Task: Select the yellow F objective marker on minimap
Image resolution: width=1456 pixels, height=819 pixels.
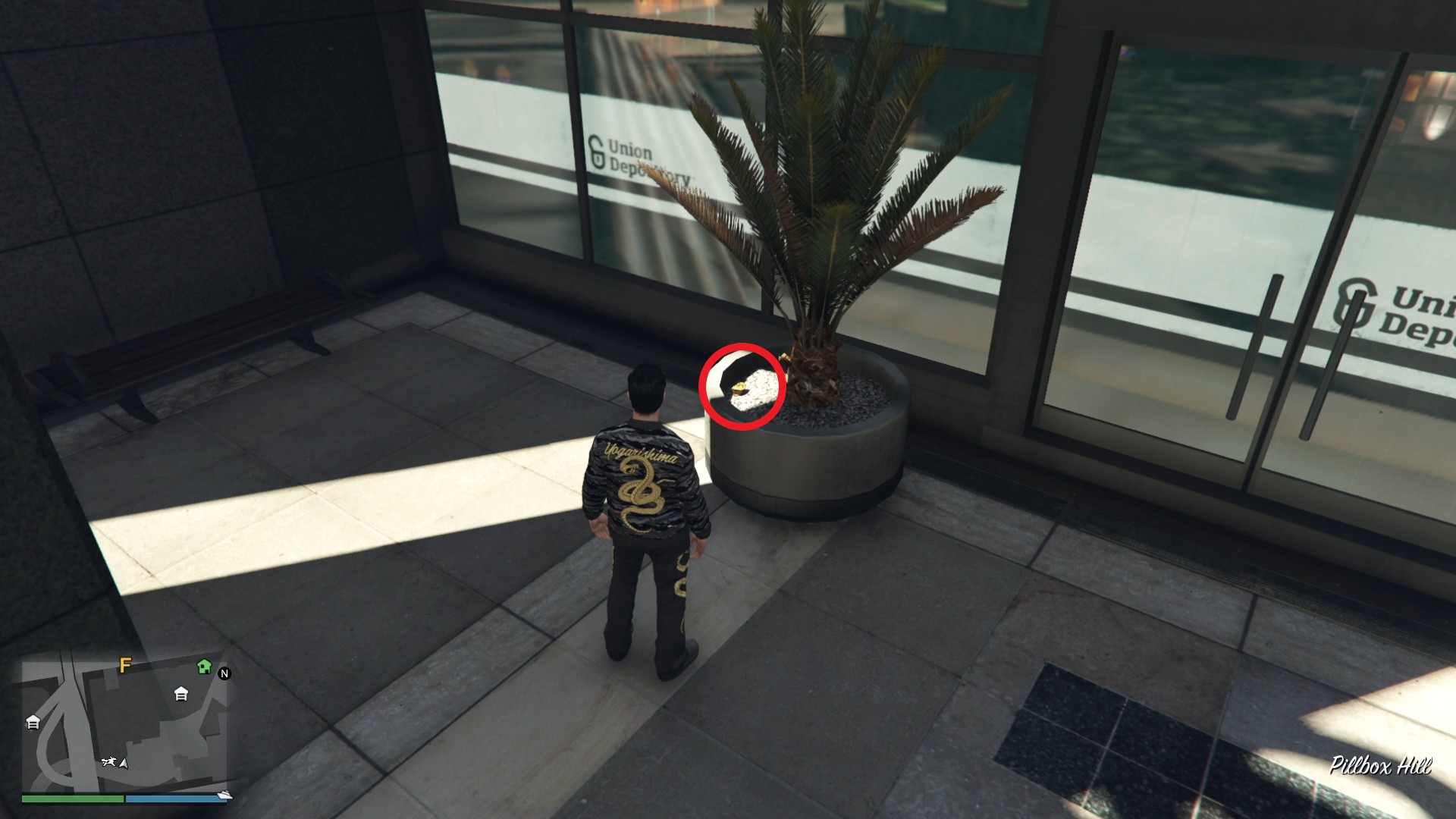Action: click(x=124, y=667)
